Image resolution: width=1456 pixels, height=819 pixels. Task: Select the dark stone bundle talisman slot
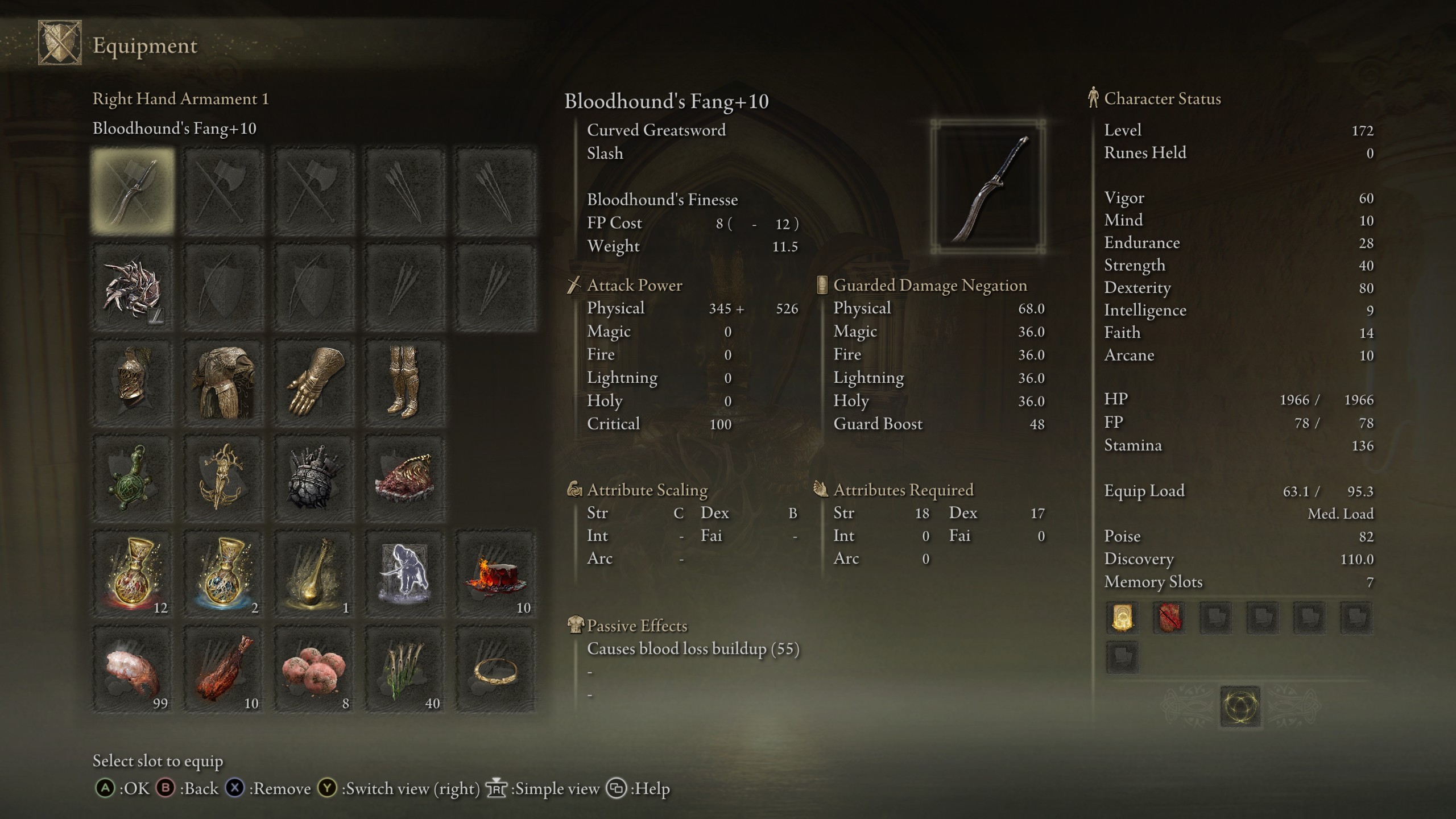[315, 479]
